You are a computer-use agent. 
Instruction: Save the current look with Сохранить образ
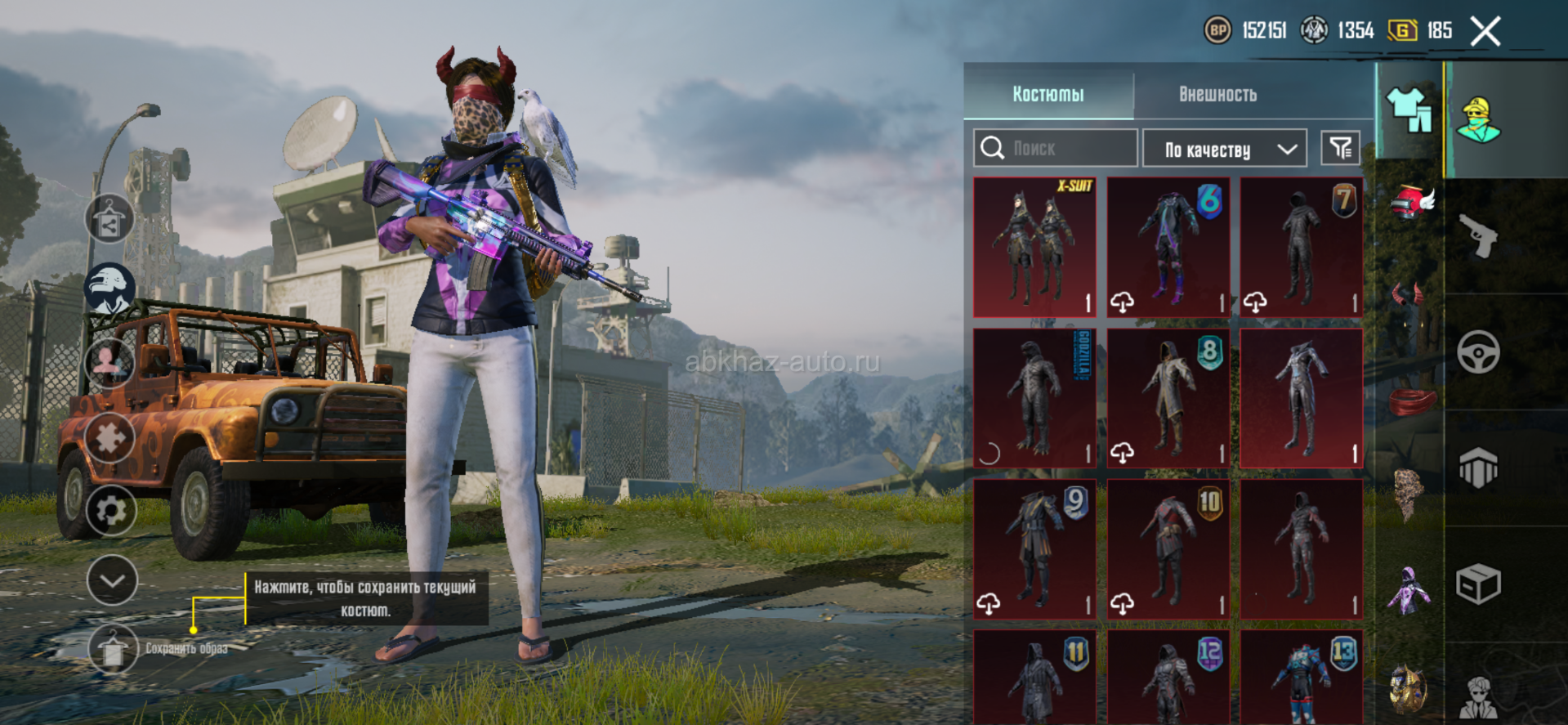click(113, 648)
